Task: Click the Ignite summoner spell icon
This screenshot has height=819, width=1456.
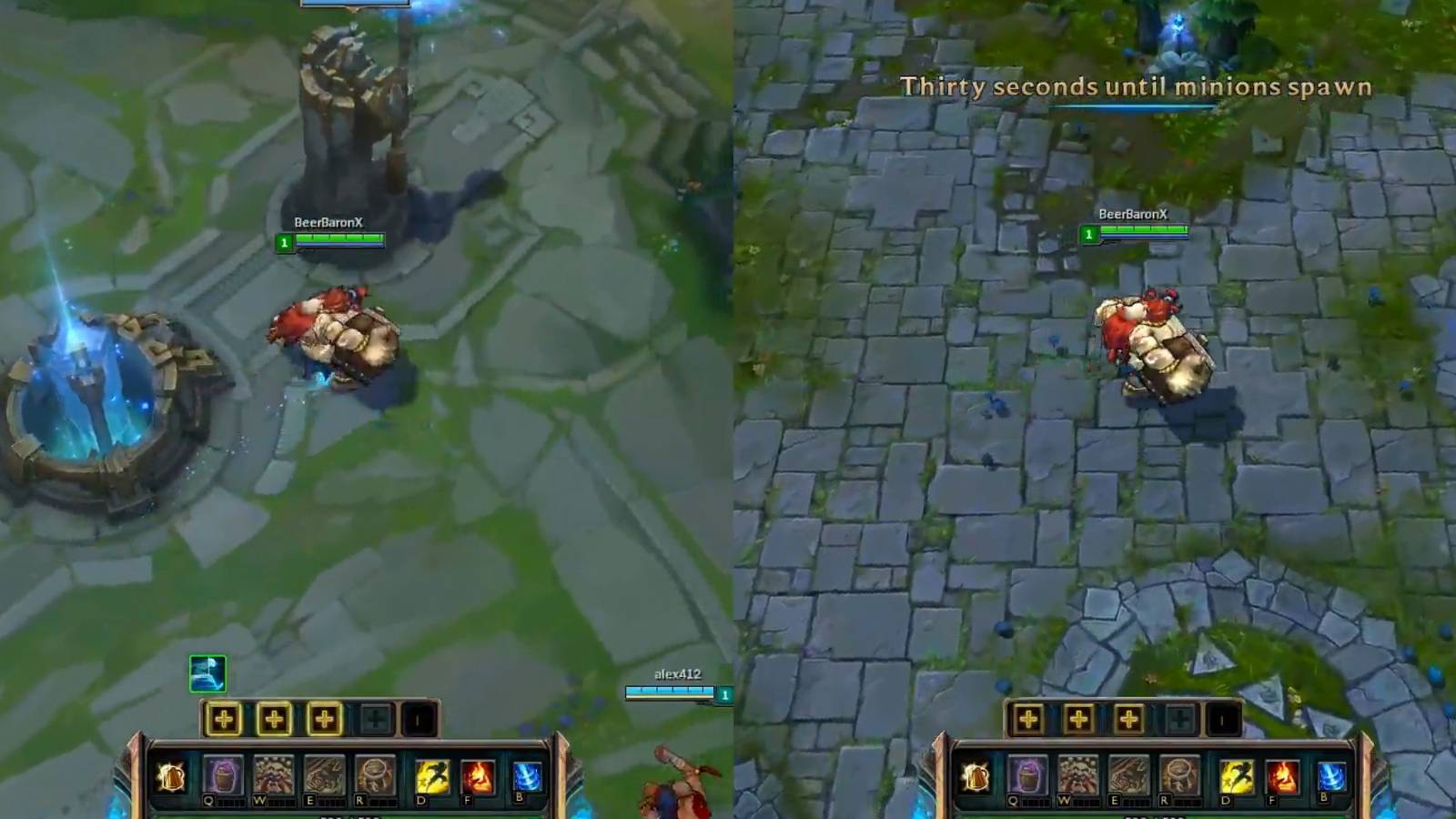Action: 477,775
